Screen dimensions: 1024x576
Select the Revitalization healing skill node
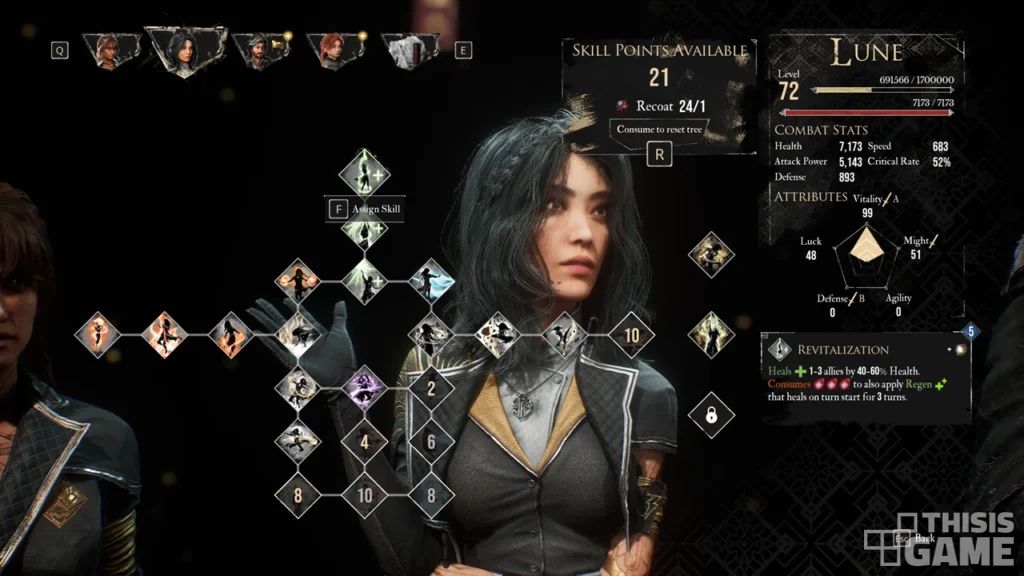364,173
